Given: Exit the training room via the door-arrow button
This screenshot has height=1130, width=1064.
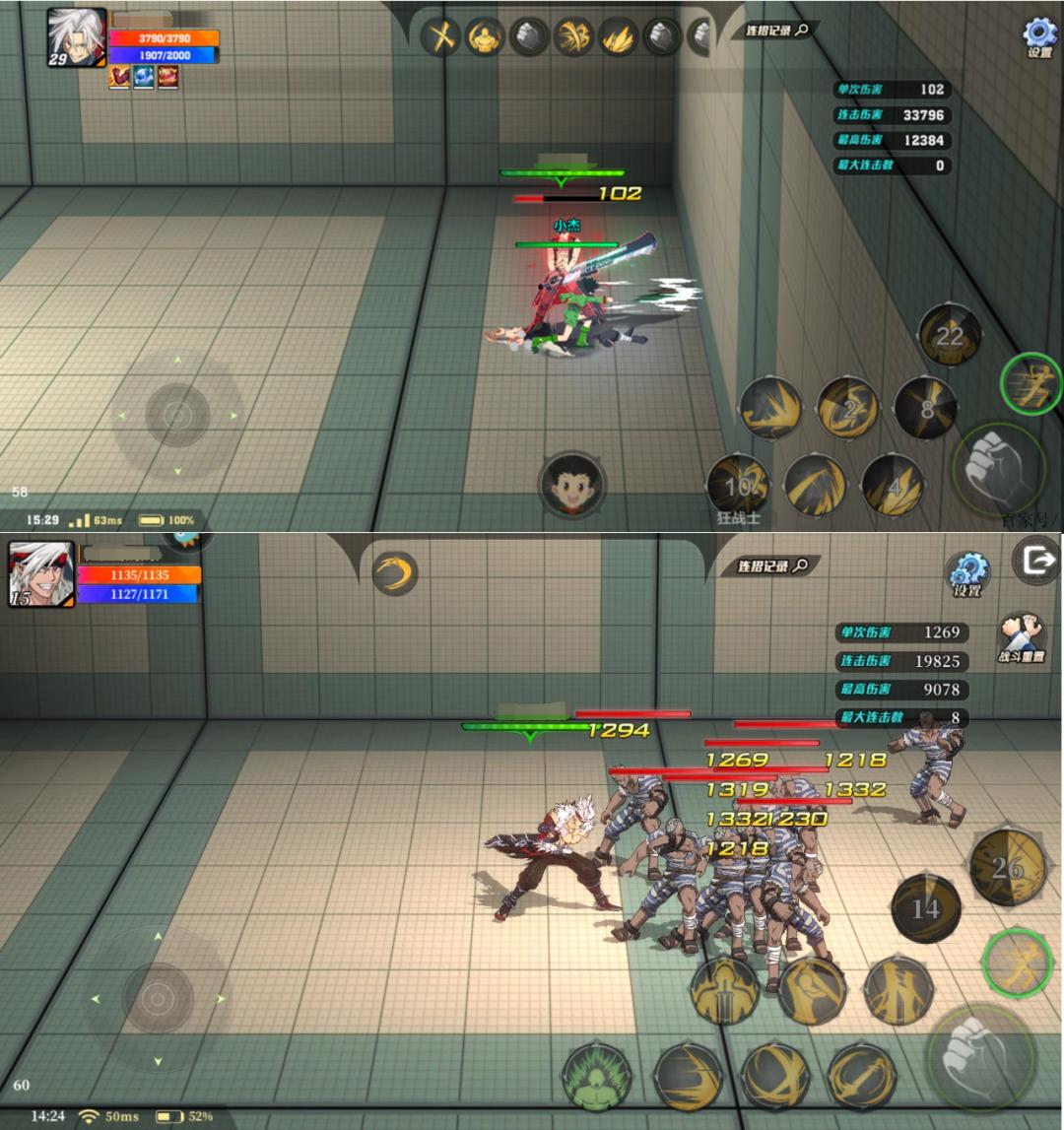Looking at the screenshot, I should tap(1036, 563).
